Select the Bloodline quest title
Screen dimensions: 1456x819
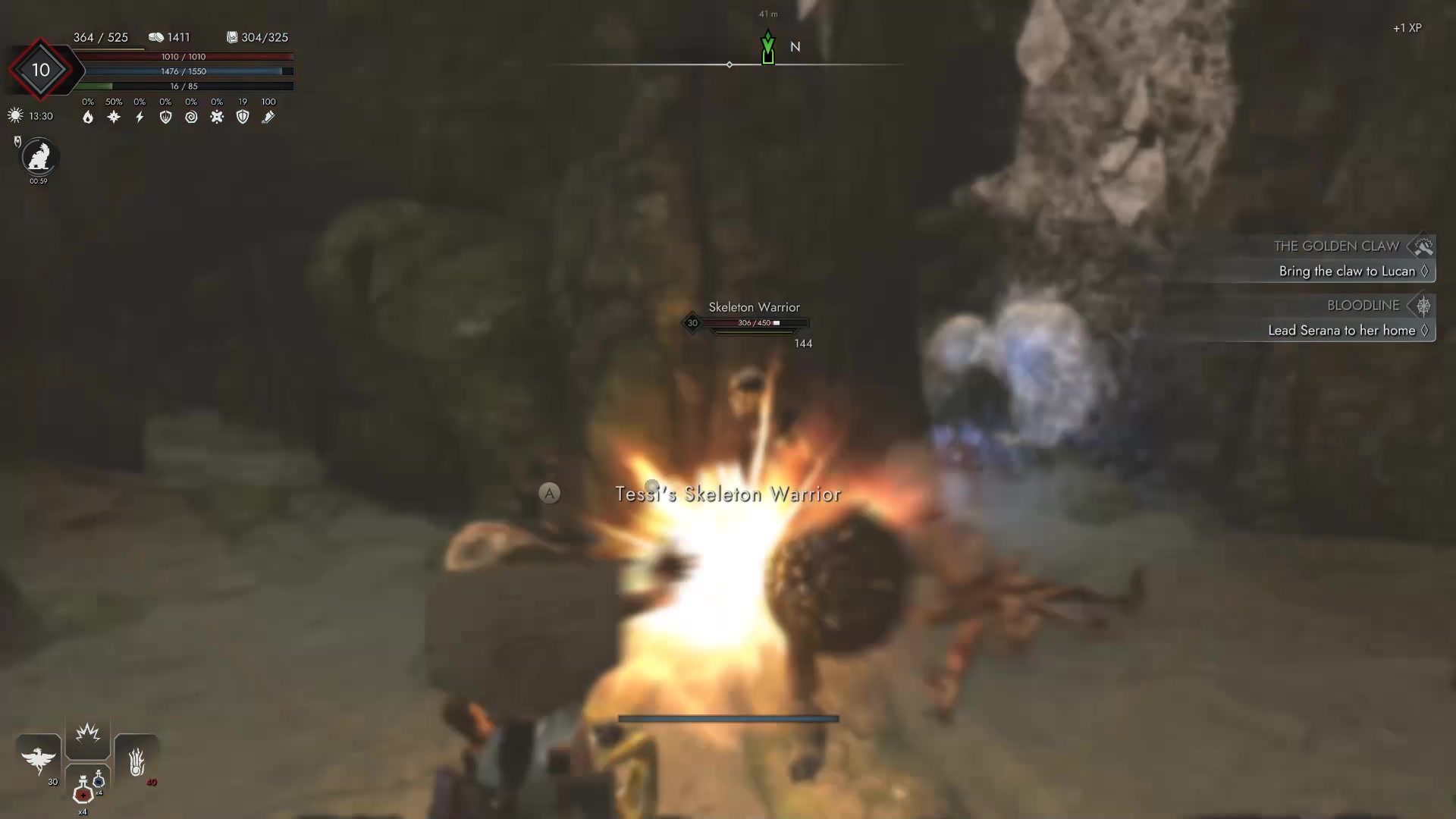(x=1363, y=306)
